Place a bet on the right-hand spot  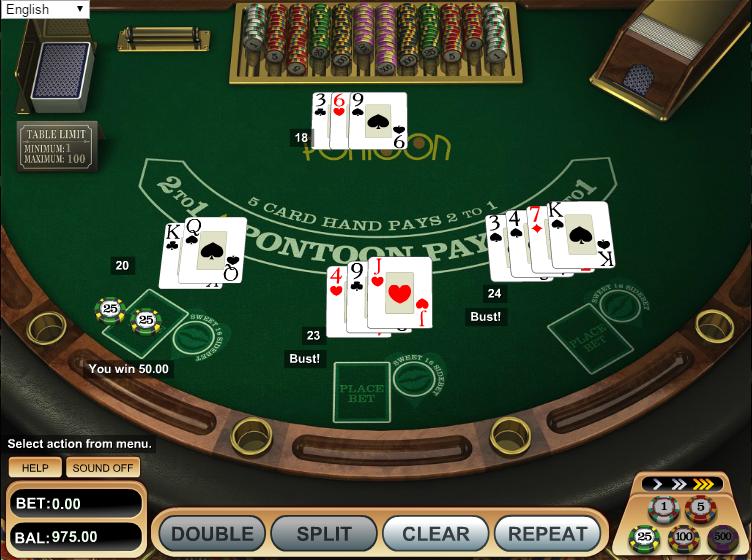pos(576,332)
